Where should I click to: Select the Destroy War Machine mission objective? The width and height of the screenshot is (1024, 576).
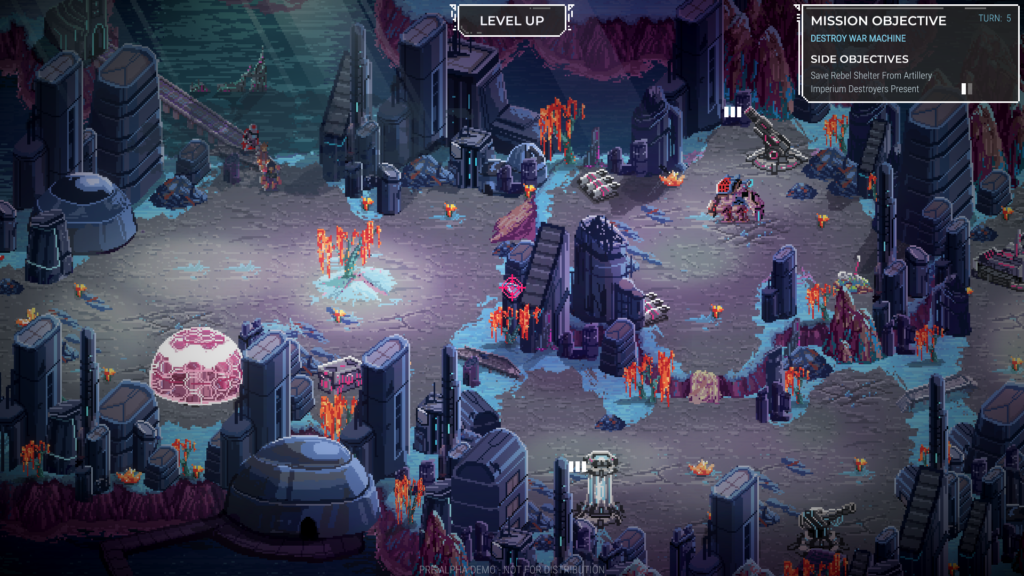pos(857,39)
